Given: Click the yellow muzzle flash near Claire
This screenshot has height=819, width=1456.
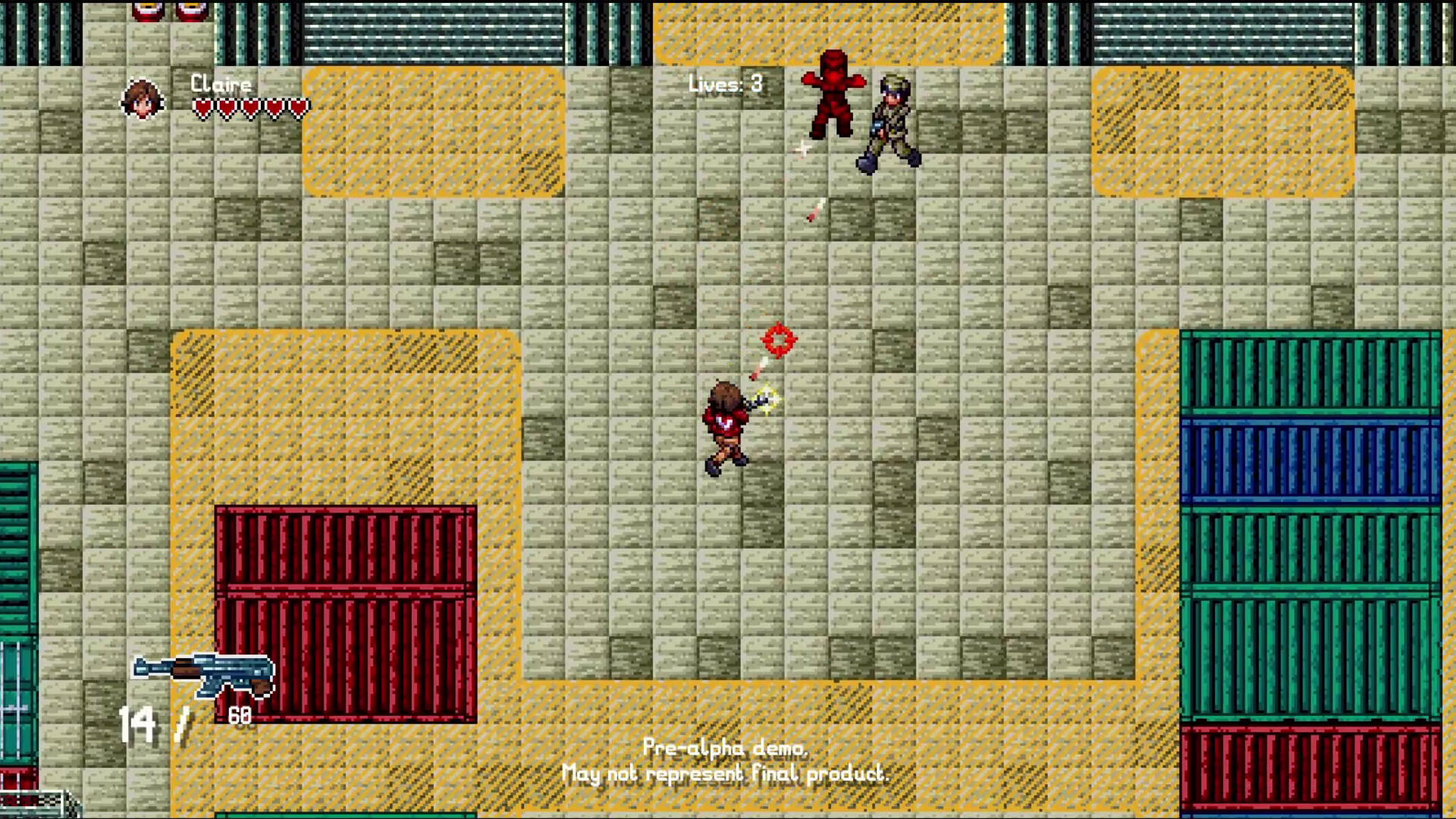Looking at the screenshot, I should [767, 398].
